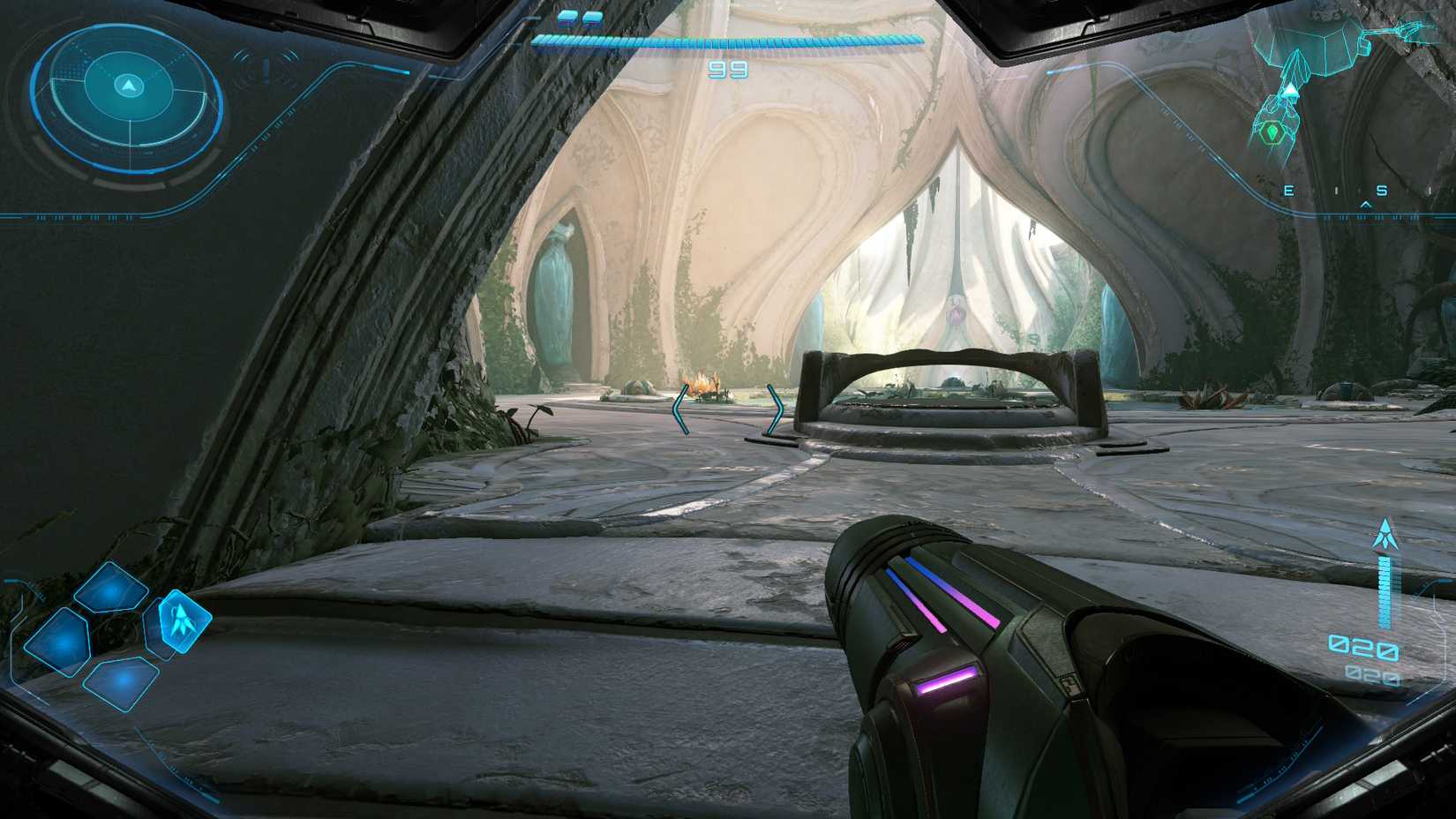This screenshot has height=819, width=1456.
Task: Click the left lock-on bracket near the burning plant
Action: pos(679,408)
